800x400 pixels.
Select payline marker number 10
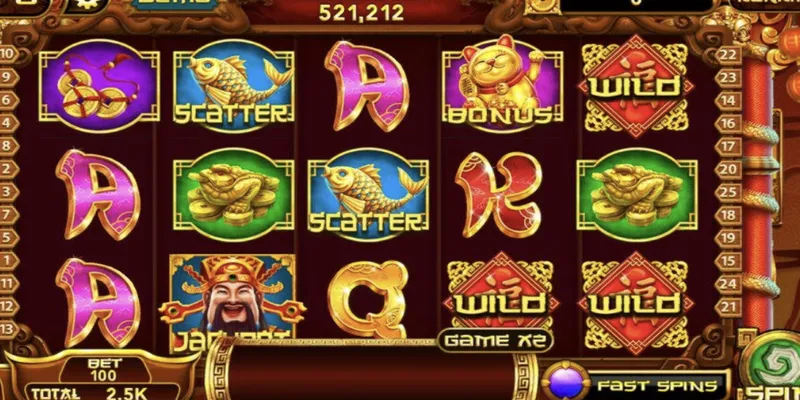(x=8, y=54)
